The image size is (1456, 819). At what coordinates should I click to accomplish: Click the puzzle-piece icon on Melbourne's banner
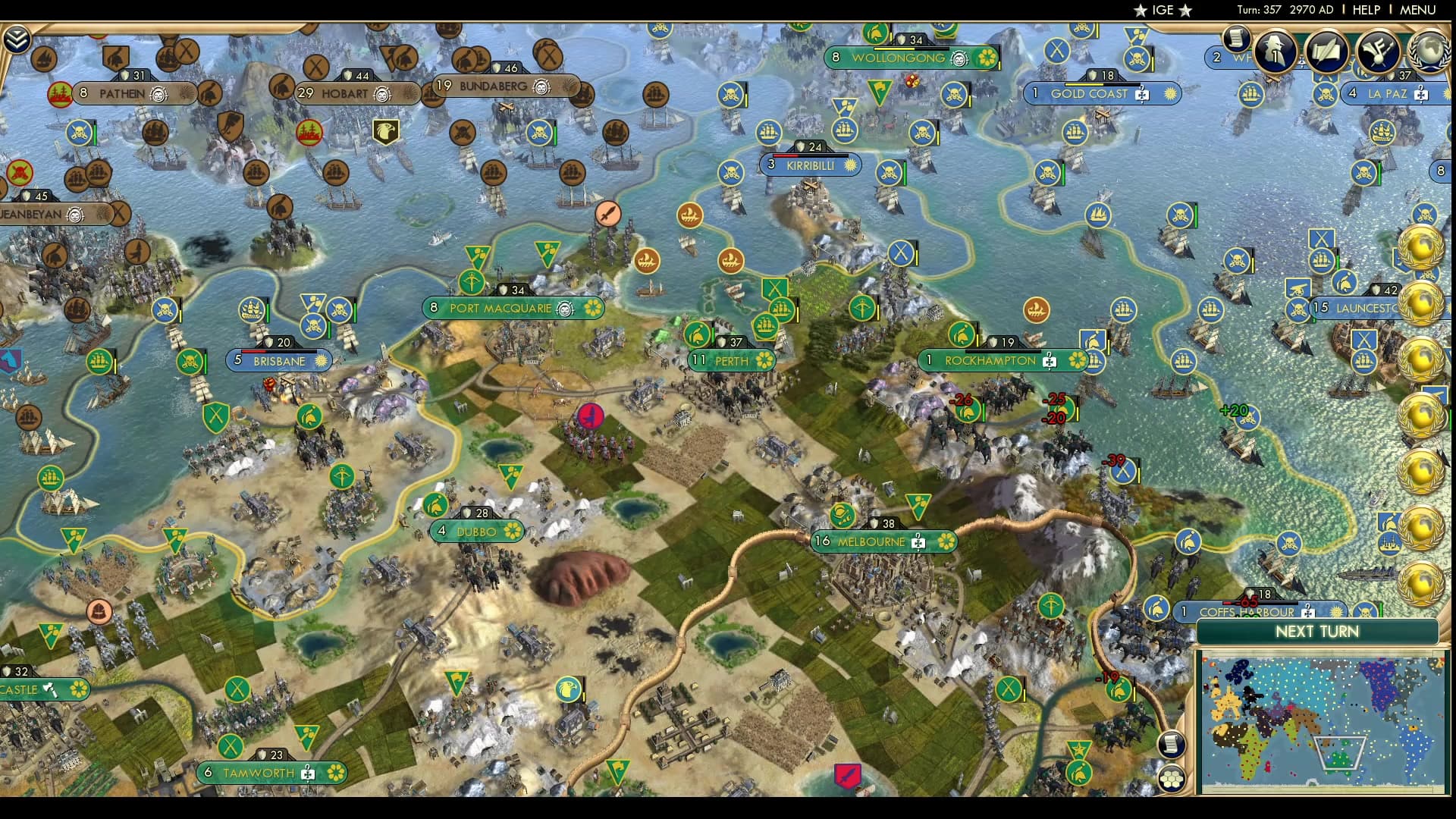pos(918,542)
